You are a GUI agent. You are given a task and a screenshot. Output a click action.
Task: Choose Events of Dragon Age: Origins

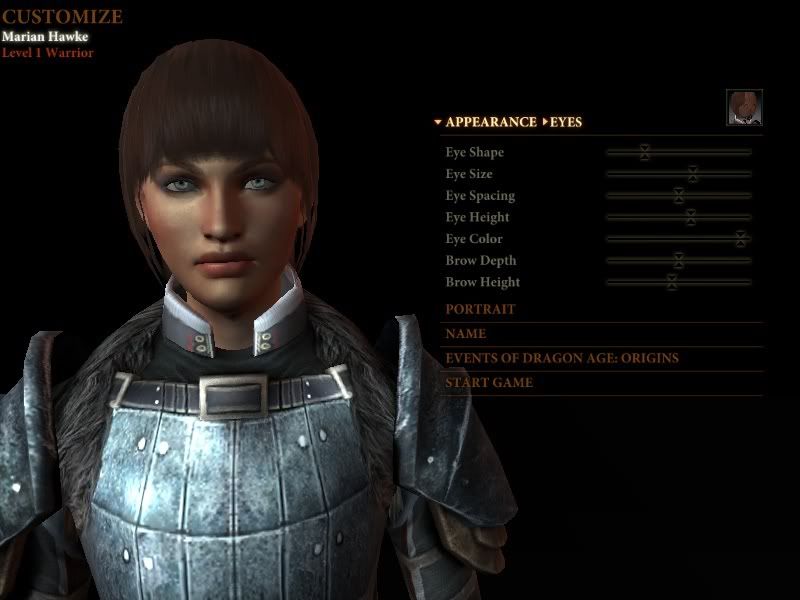(562, 358)
